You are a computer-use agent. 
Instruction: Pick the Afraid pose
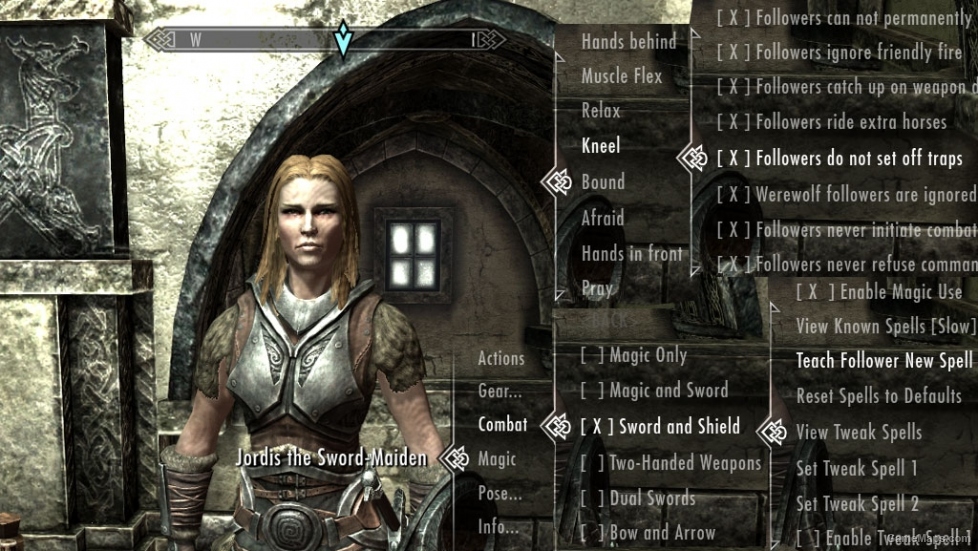point(603,218)
